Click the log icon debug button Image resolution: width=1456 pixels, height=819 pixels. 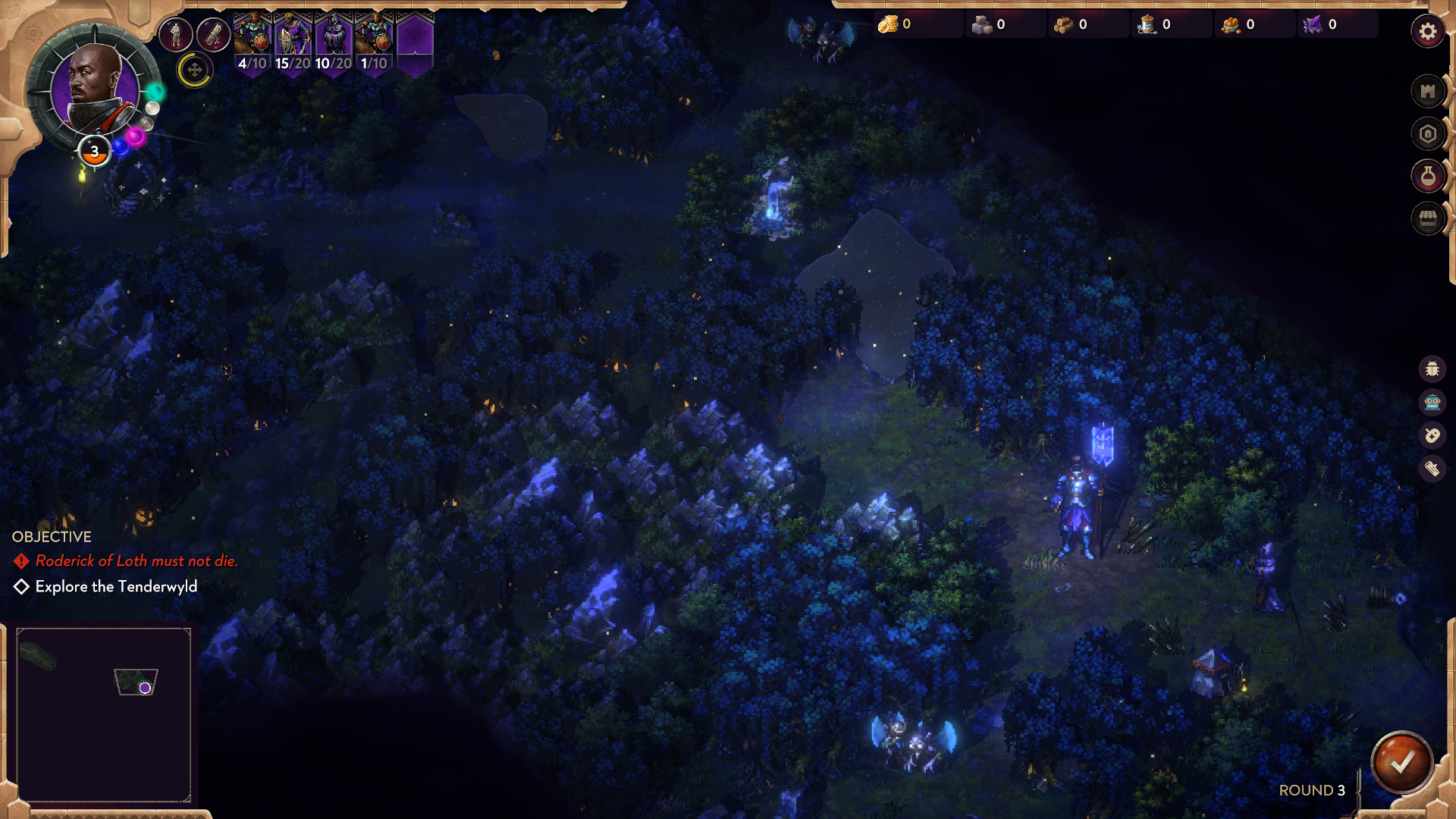click(1432, 469)
